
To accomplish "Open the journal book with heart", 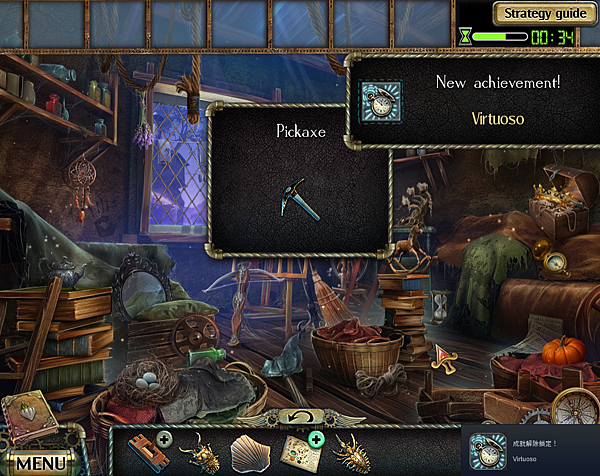I will click(x=28, y=417).
